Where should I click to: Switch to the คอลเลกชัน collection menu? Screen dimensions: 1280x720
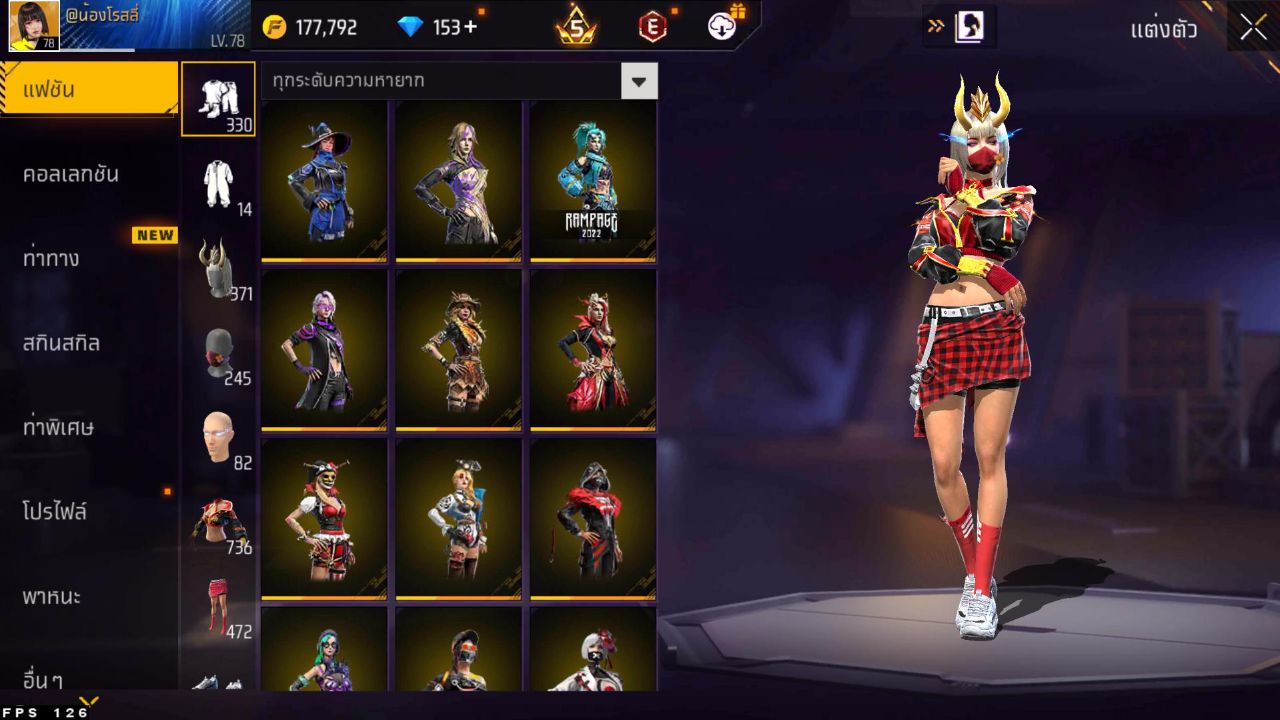(71, 174)
